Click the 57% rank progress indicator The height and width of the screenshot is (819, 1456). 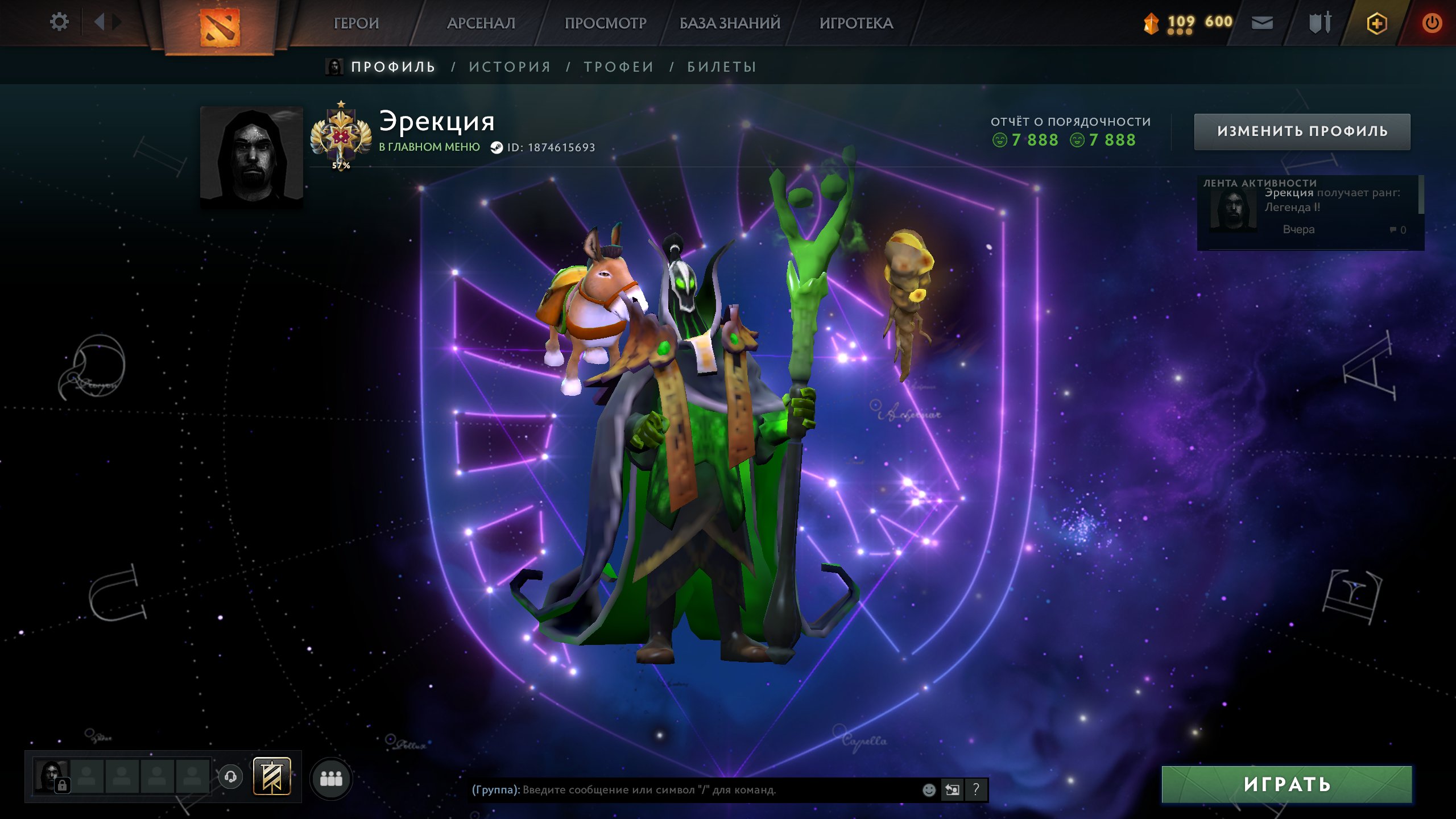(x=341, y=166)
